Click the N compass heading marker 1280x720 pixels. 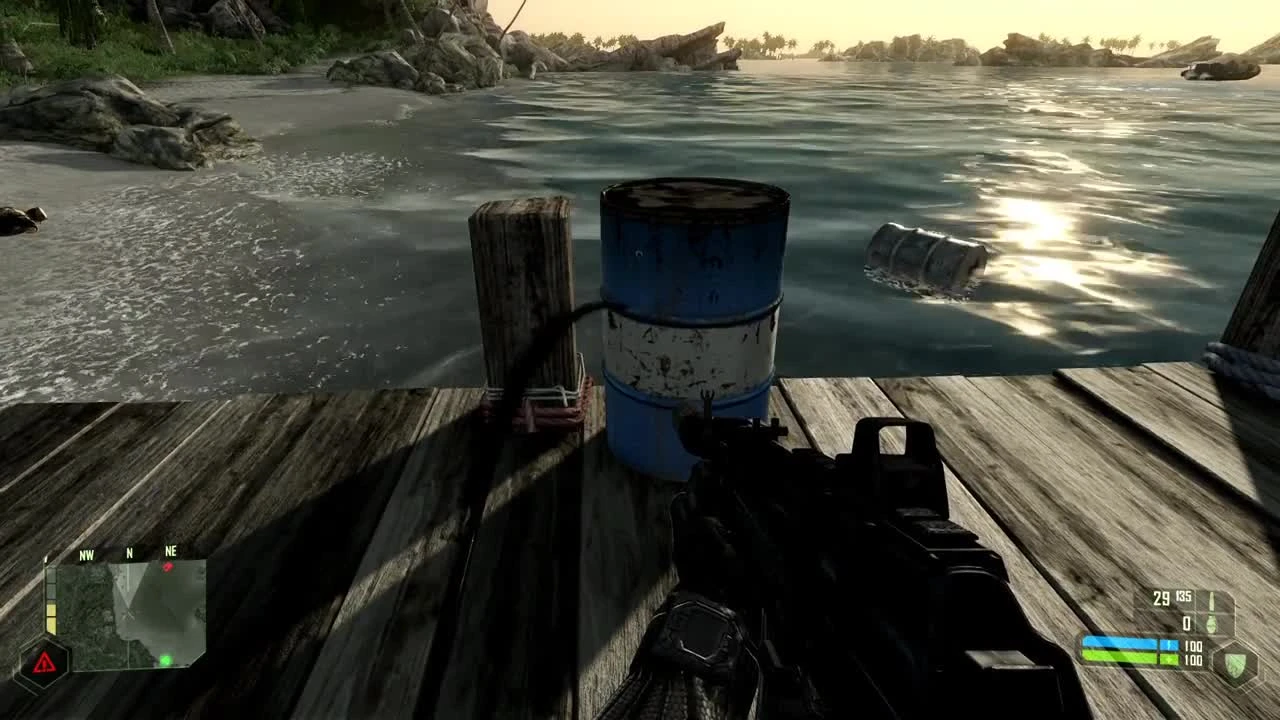point(129,553)
